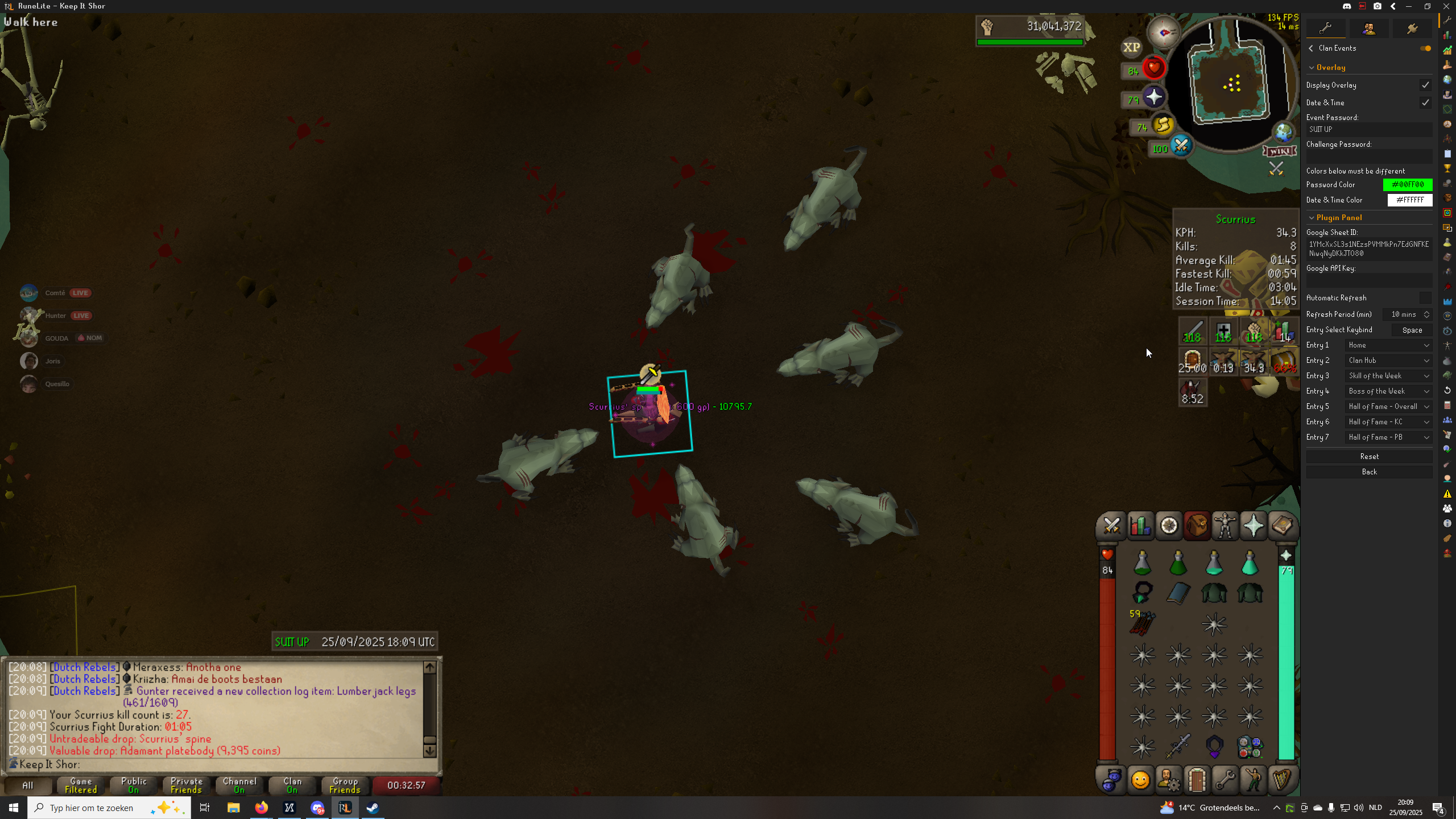Open the worn equipment tab
Screen dimensions: 1456x819
pos(1225,526)
